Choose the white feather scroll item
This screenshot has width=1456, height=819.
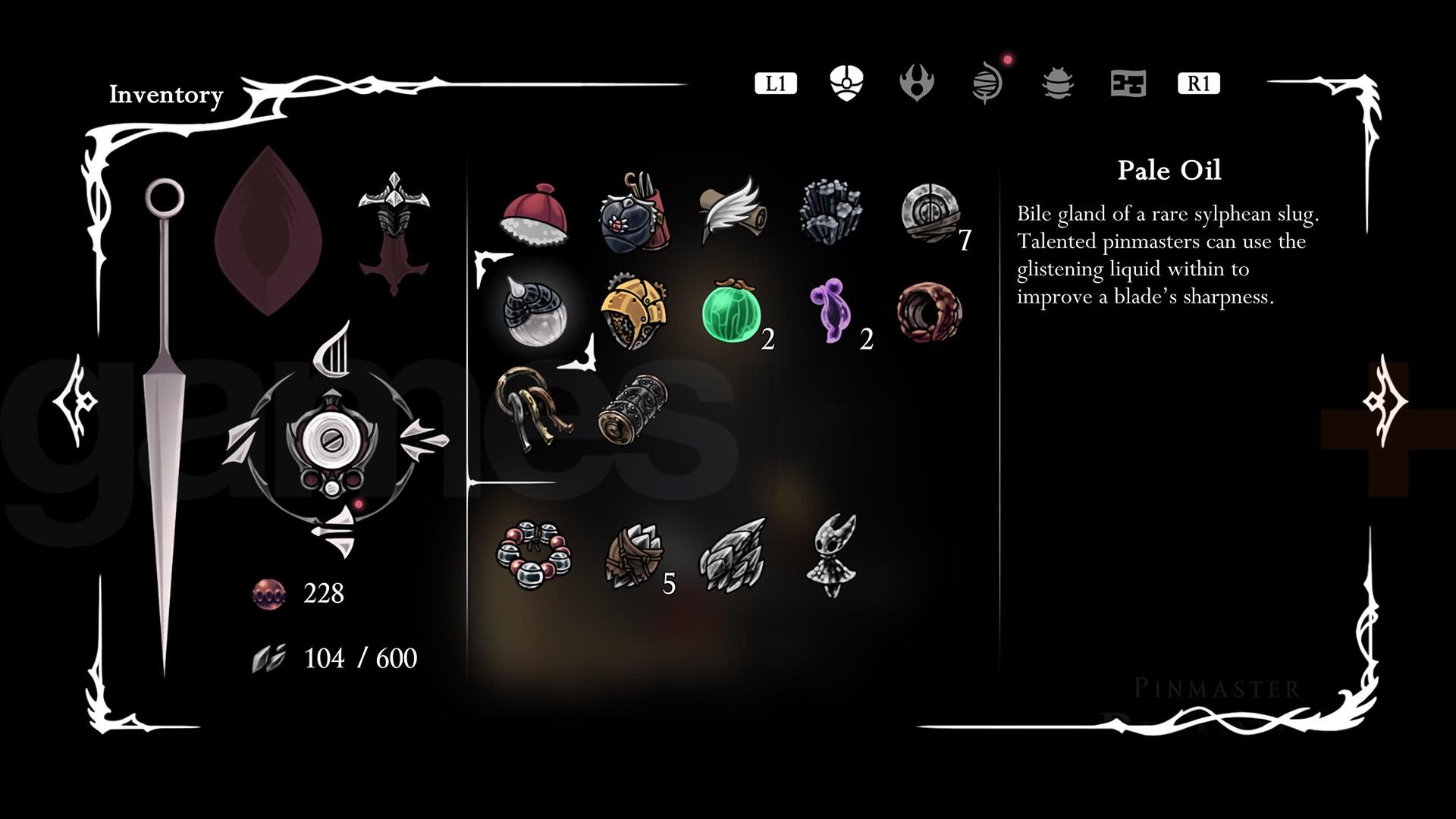[730, 211]
